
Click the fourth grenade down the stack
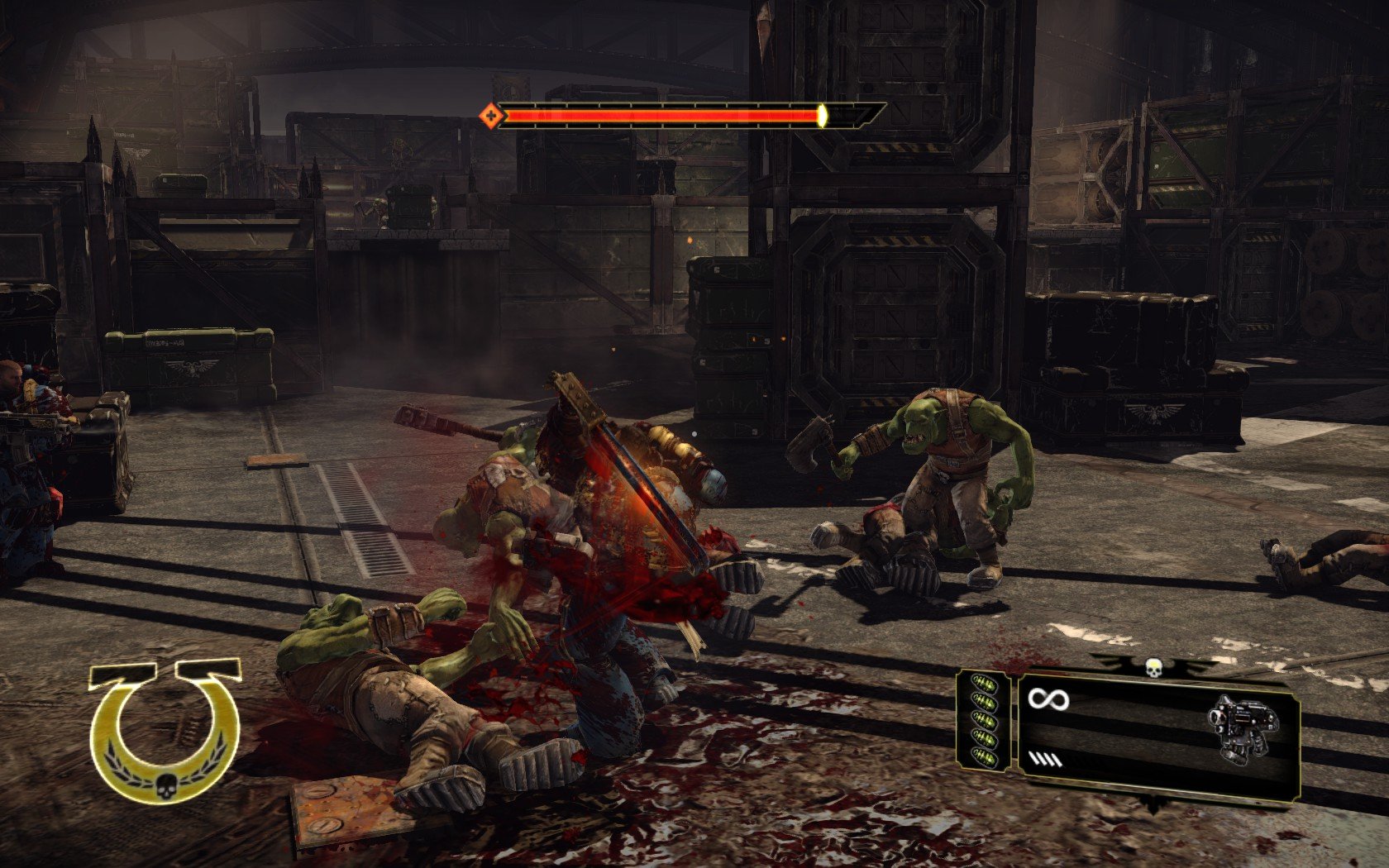point(986,739)
